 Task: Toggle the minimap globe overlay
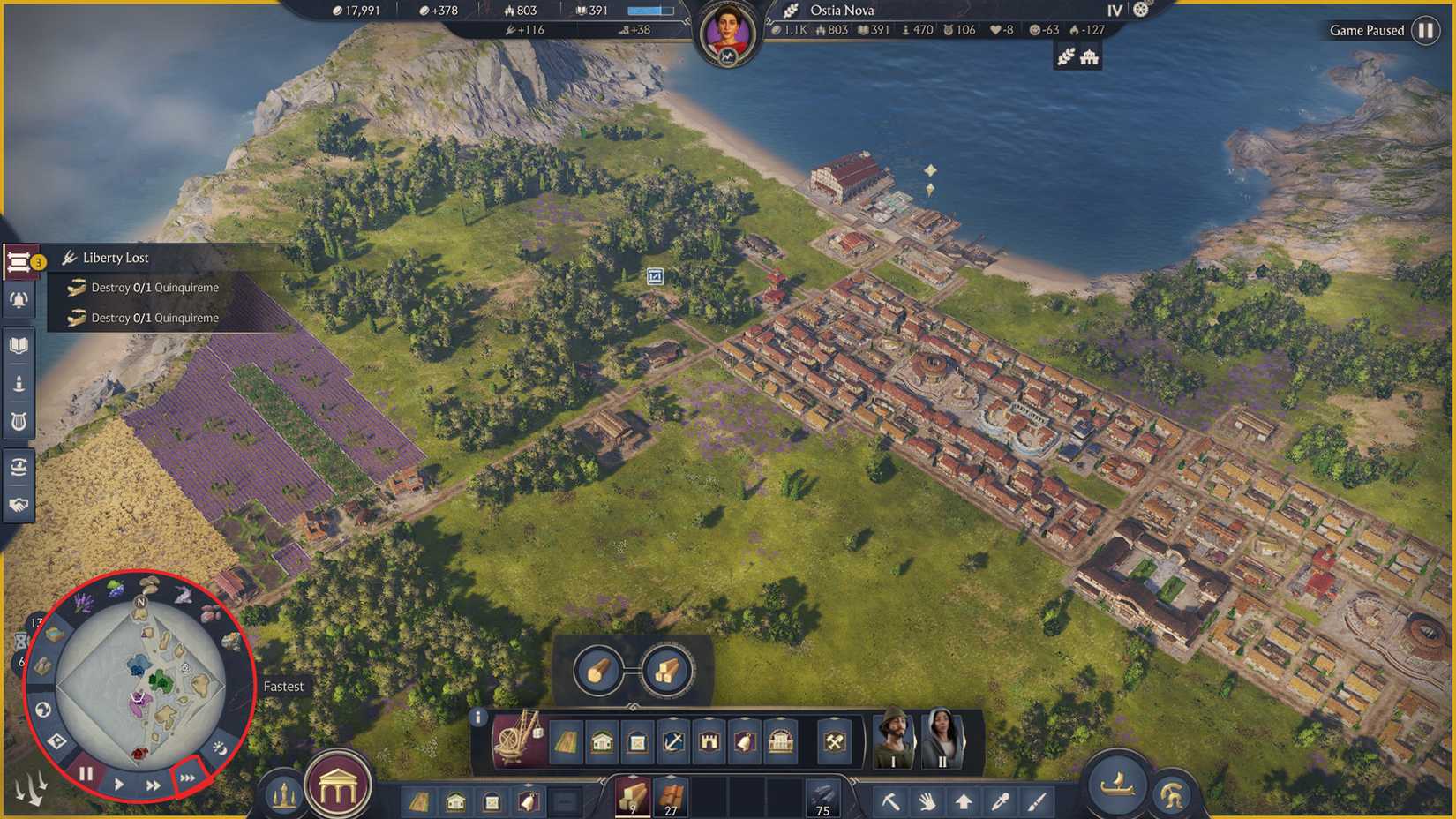pos(42,709)
